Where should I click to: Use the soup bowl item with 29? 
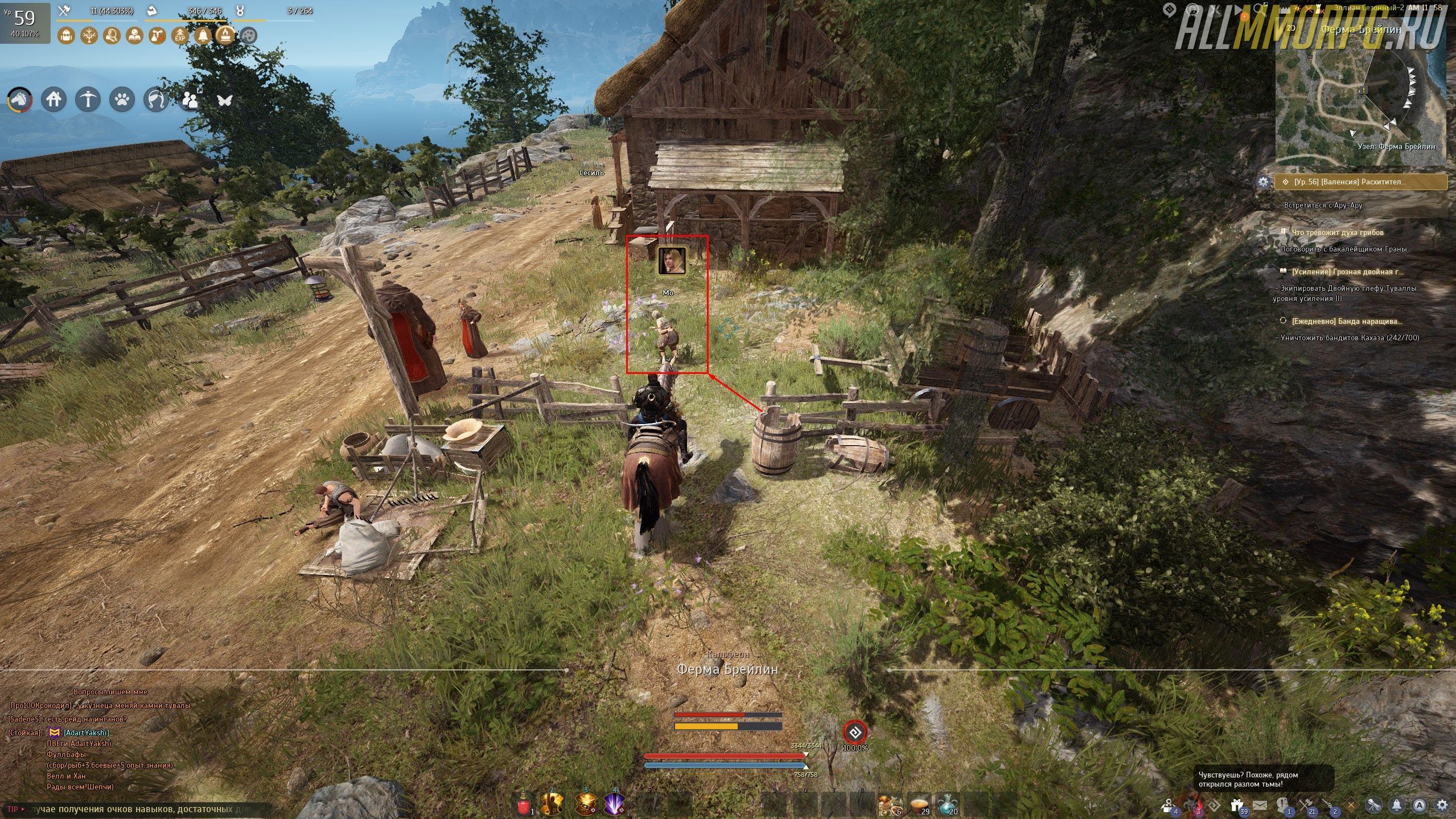(x=918, y=804)
